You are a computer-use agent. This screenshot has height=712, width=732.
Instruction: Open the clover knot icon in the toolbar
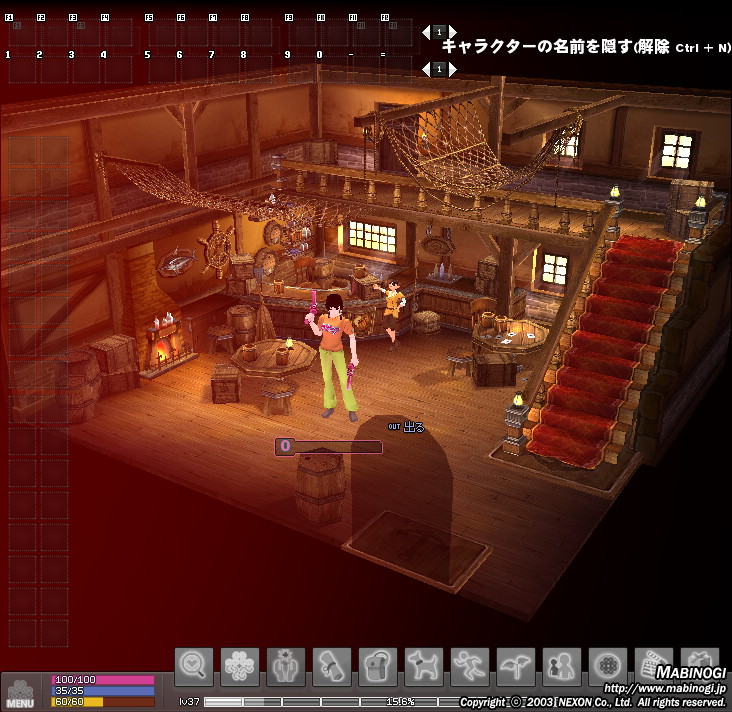(240, 666)
